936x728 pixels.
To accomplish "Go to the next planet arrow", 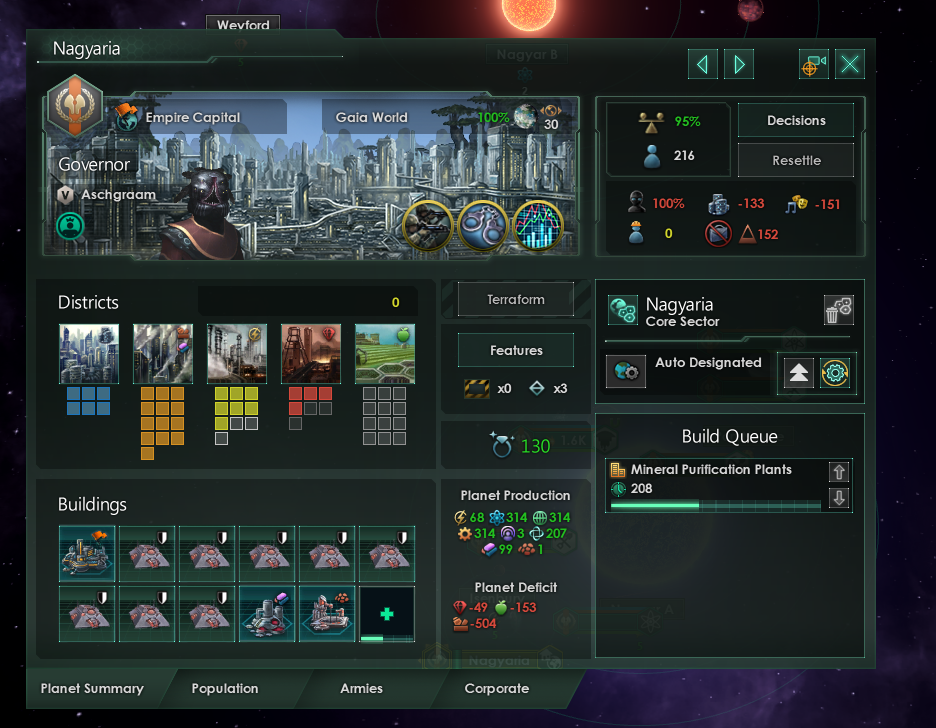I will click(740, 65).
